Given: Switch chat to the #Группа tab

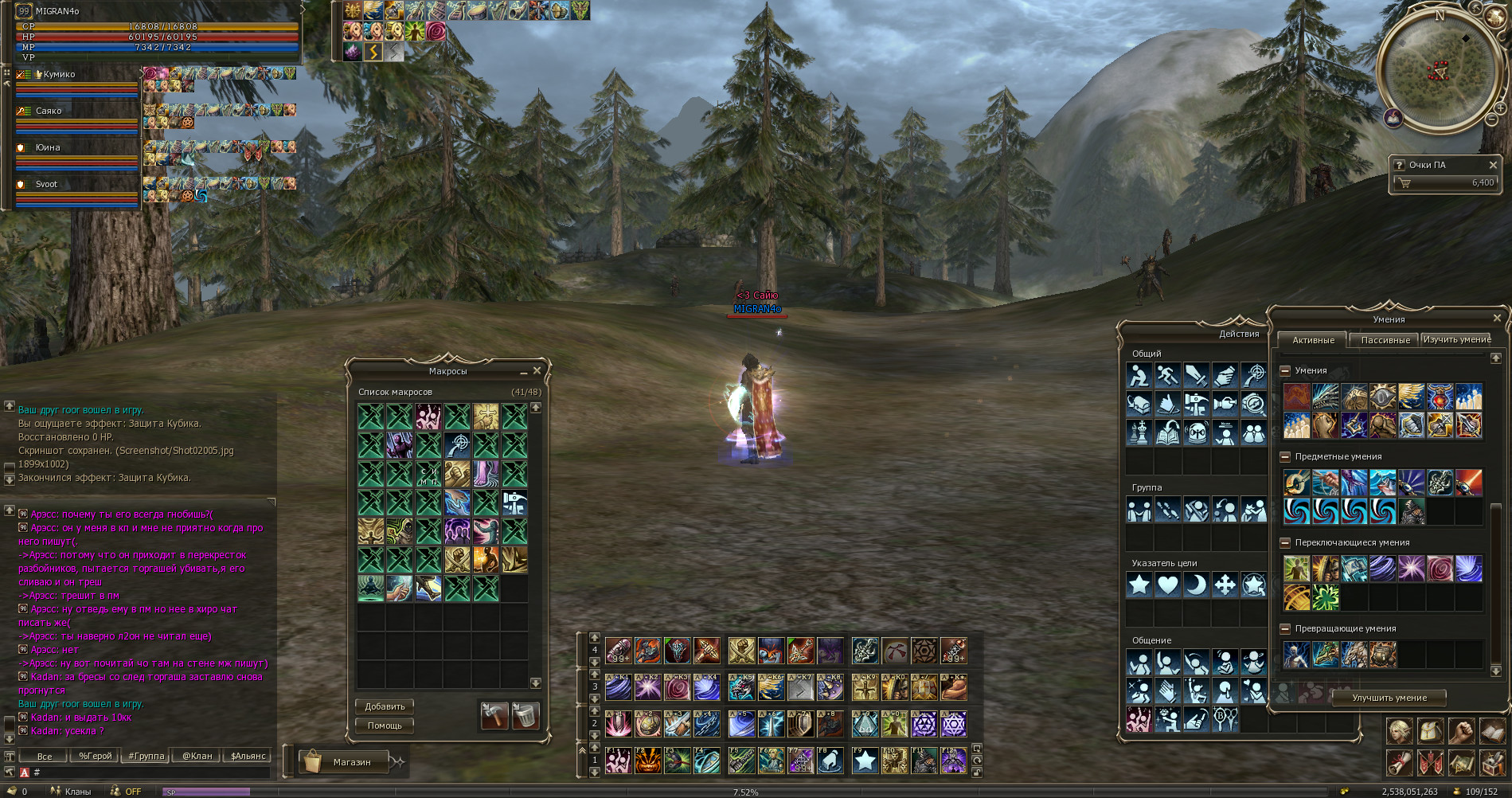Looking at the screenshot, I should [x=147, y=756].
